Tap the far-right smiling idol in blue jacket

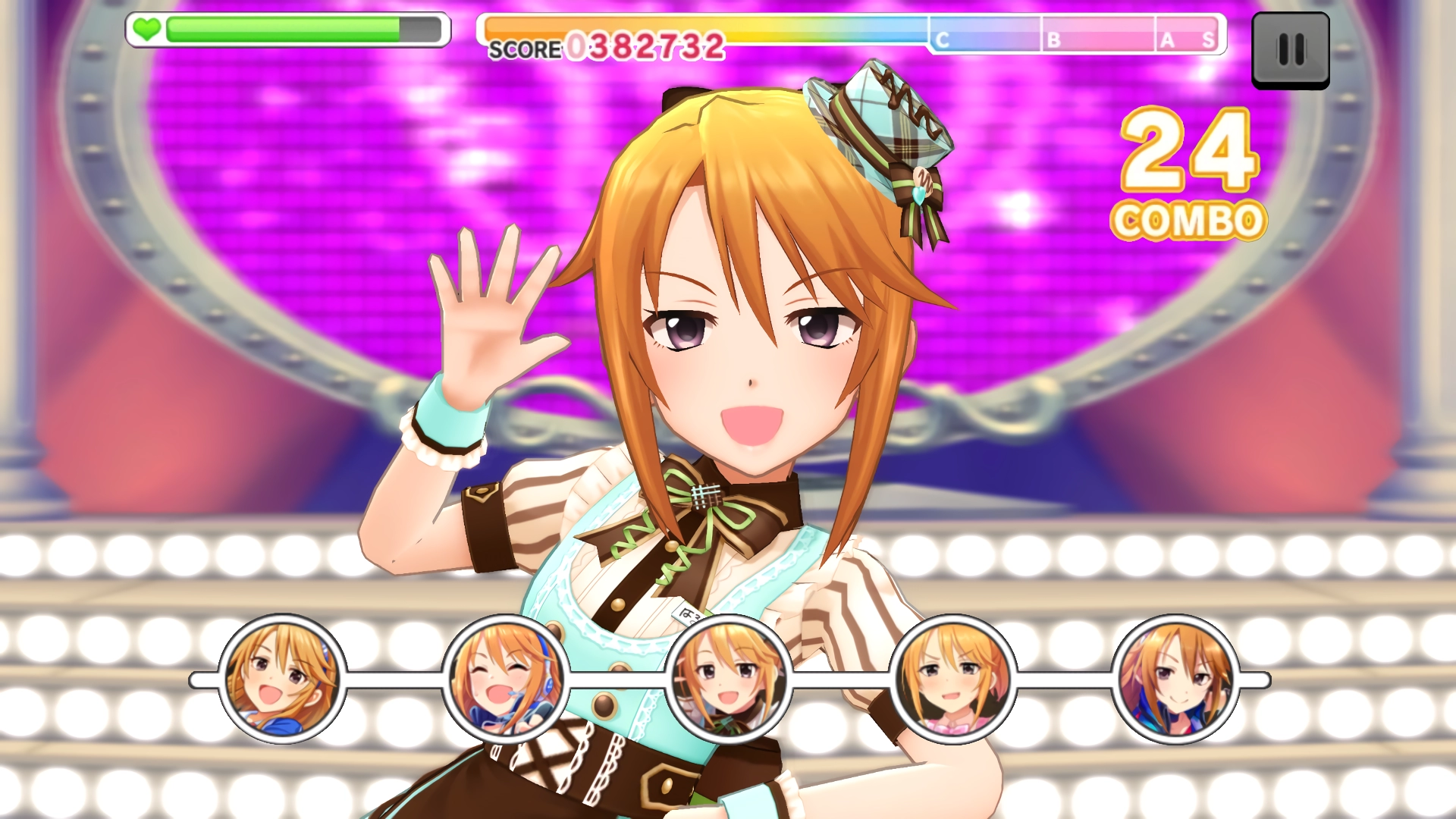click(x=1175, y=679)
